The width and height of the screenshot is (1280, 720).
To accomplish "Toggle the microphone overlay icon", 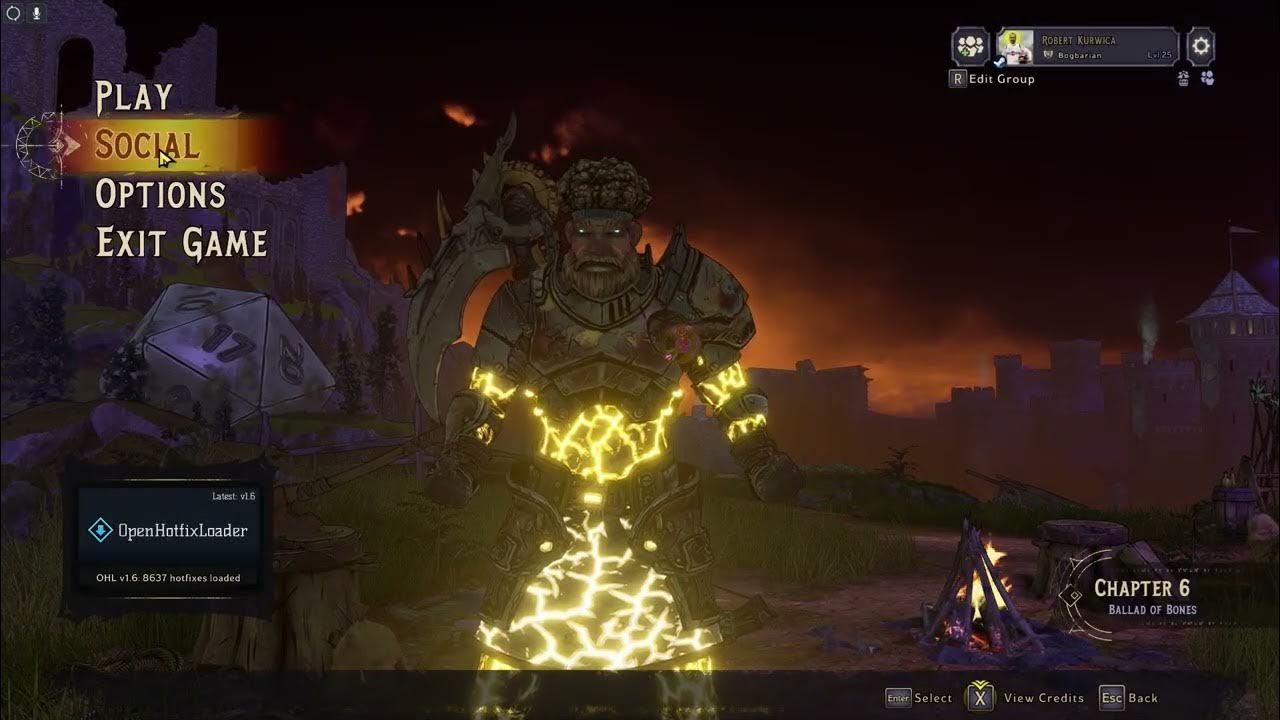I will click(37, 13).
